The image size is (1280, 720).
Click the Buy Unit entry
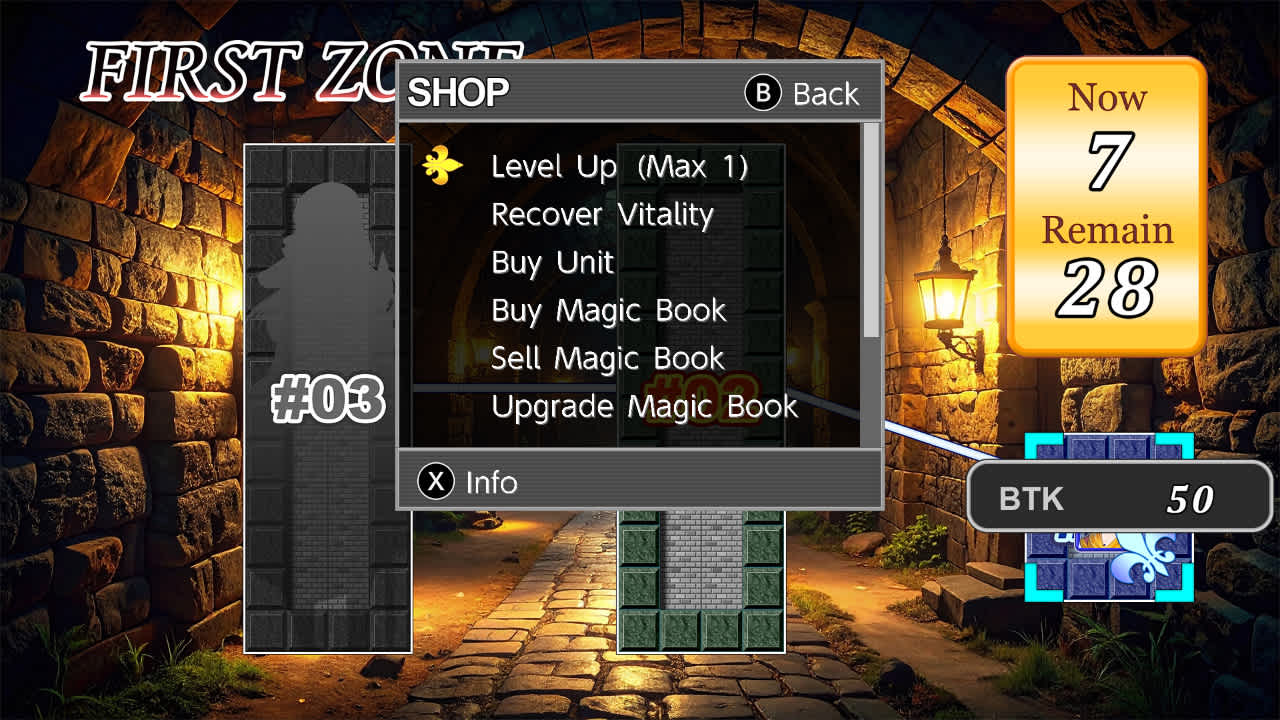click(551, 262)
